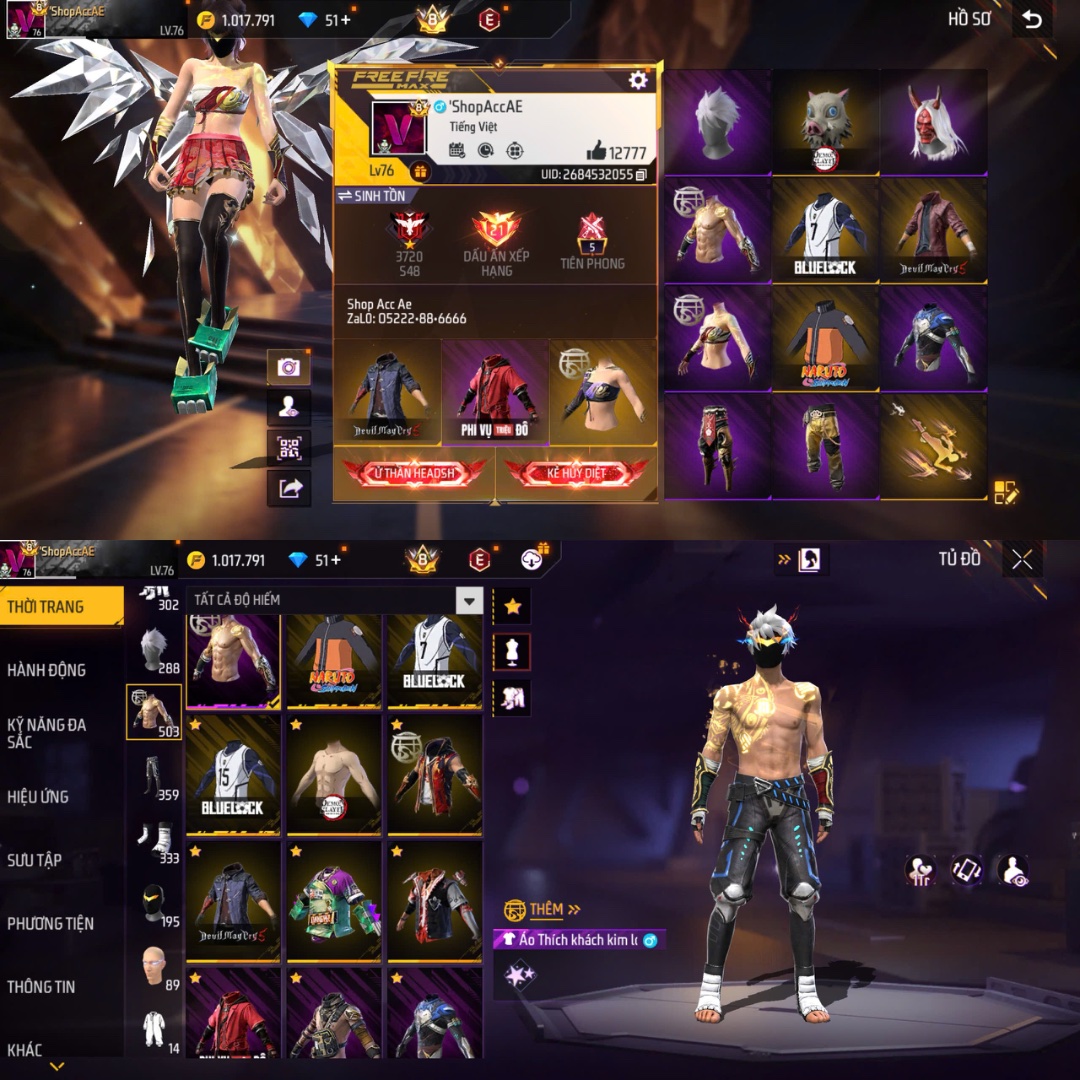Open the QR code icon
The height and width of the screenshot is (1080, 1080).
[289, 447]
